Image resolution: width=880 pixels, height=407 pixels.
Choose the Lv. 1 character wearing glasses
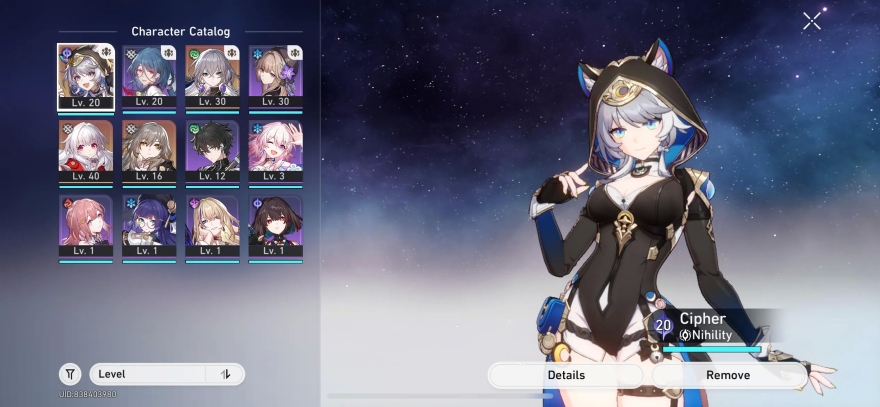click(x=149, y=226)
